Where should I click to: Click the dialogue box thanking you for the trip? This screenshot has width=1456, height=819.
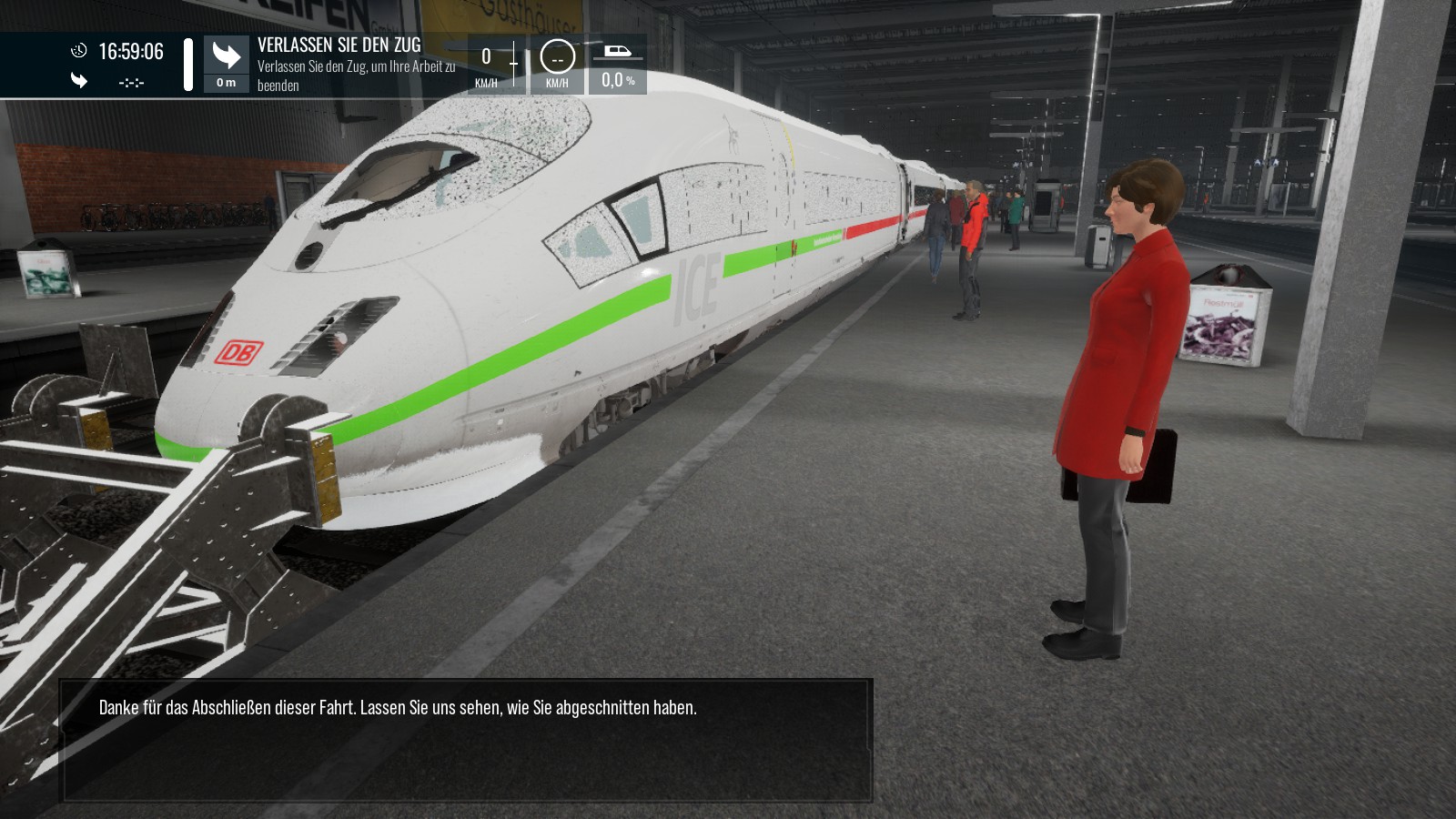point(467,739)
